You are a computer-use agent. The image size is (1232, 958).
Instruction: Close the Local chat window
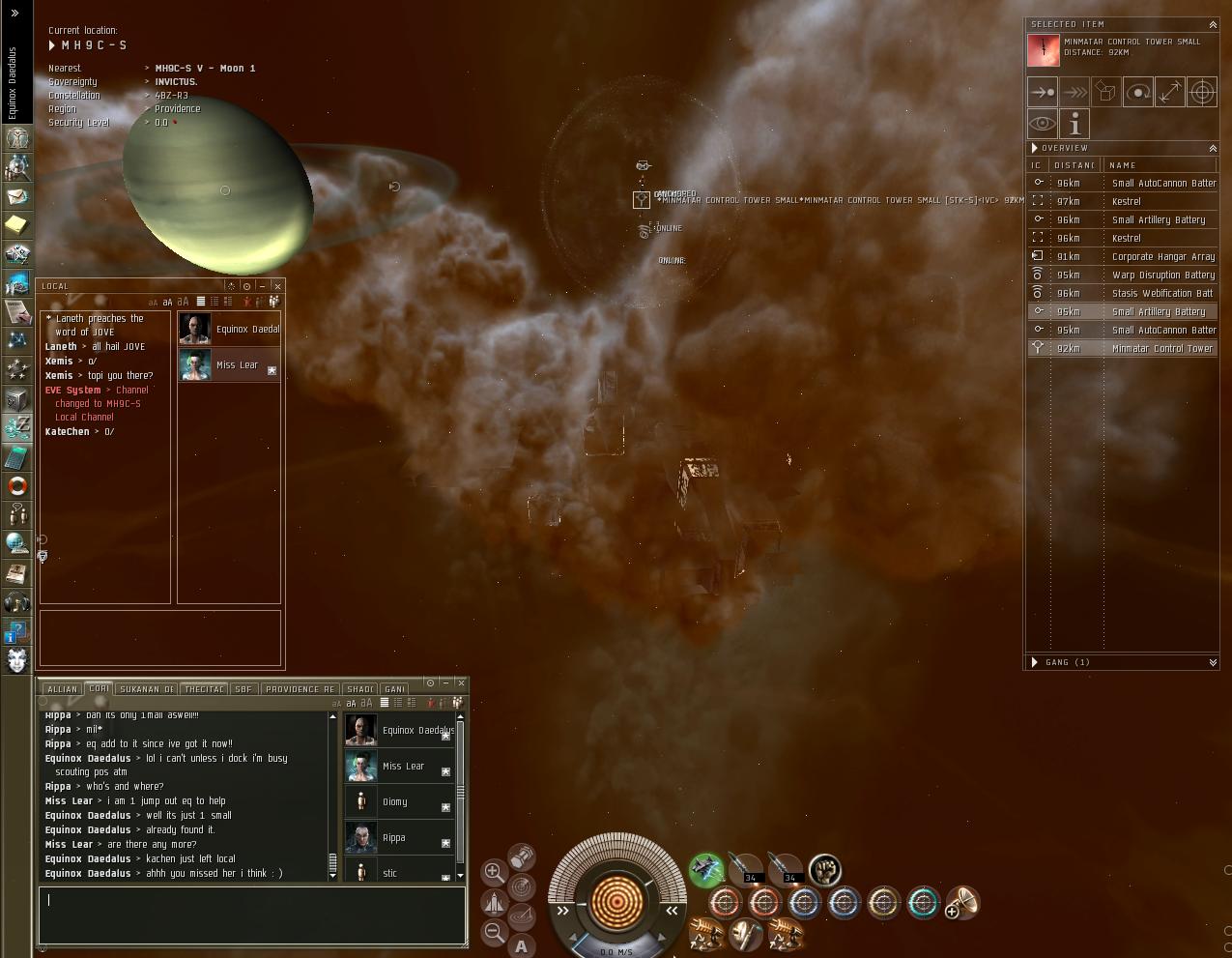click(277, 286)
